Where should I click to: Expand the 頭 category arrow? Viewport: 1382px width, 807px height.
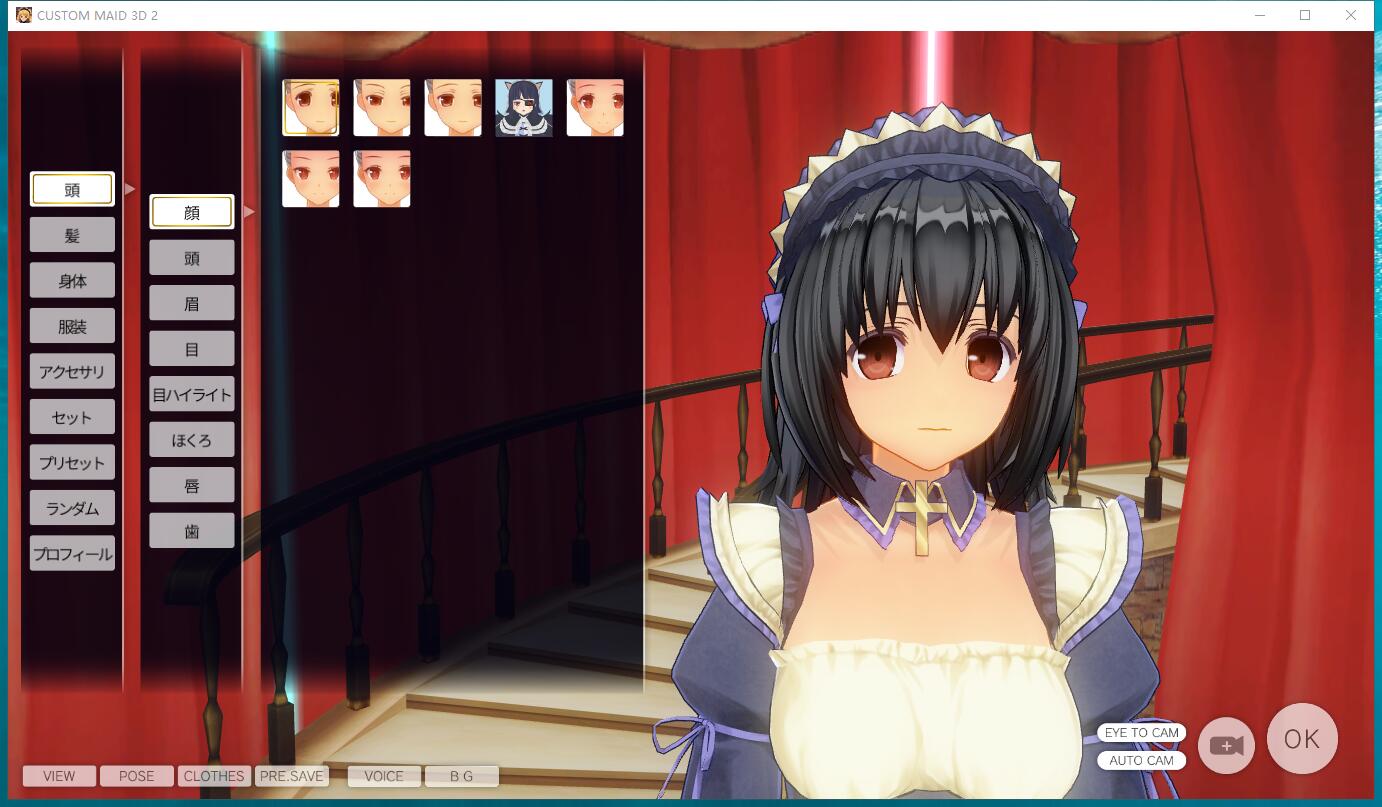pos(129,188)
